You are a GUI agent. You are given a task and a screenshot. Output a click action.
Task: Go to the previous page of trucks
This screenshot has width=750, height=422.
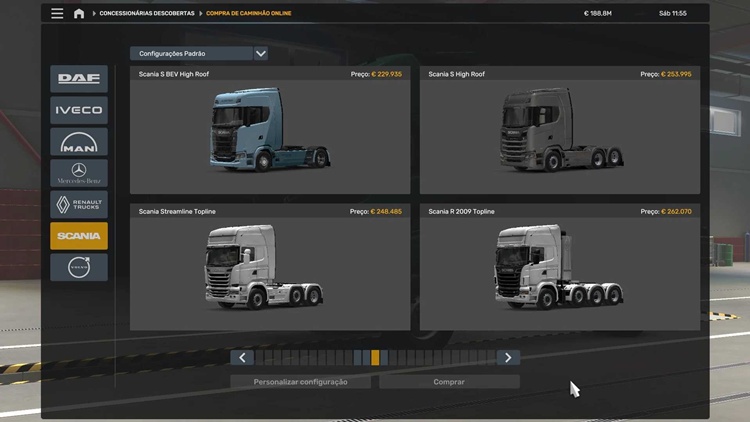tap(242, 357)
